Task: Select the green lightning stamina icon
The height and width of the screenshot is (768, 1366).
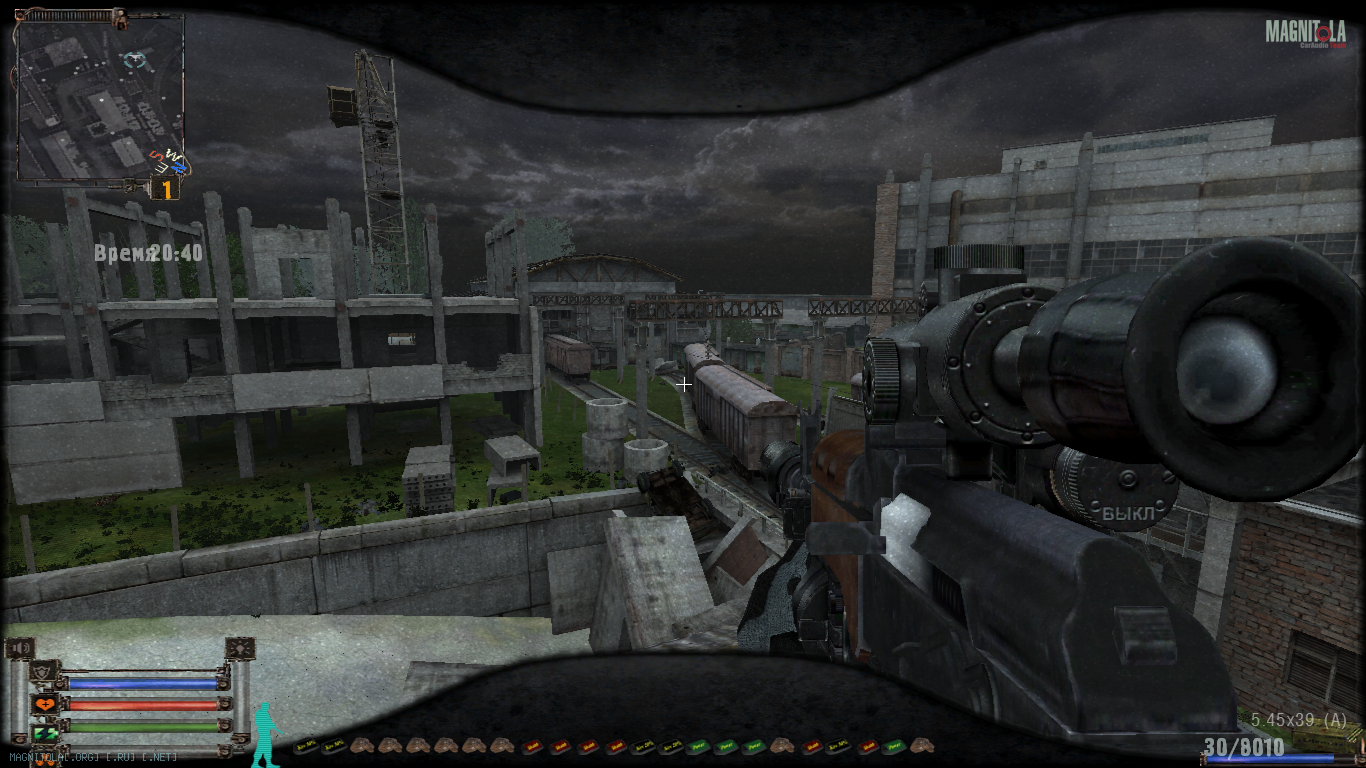Action: 45,734
